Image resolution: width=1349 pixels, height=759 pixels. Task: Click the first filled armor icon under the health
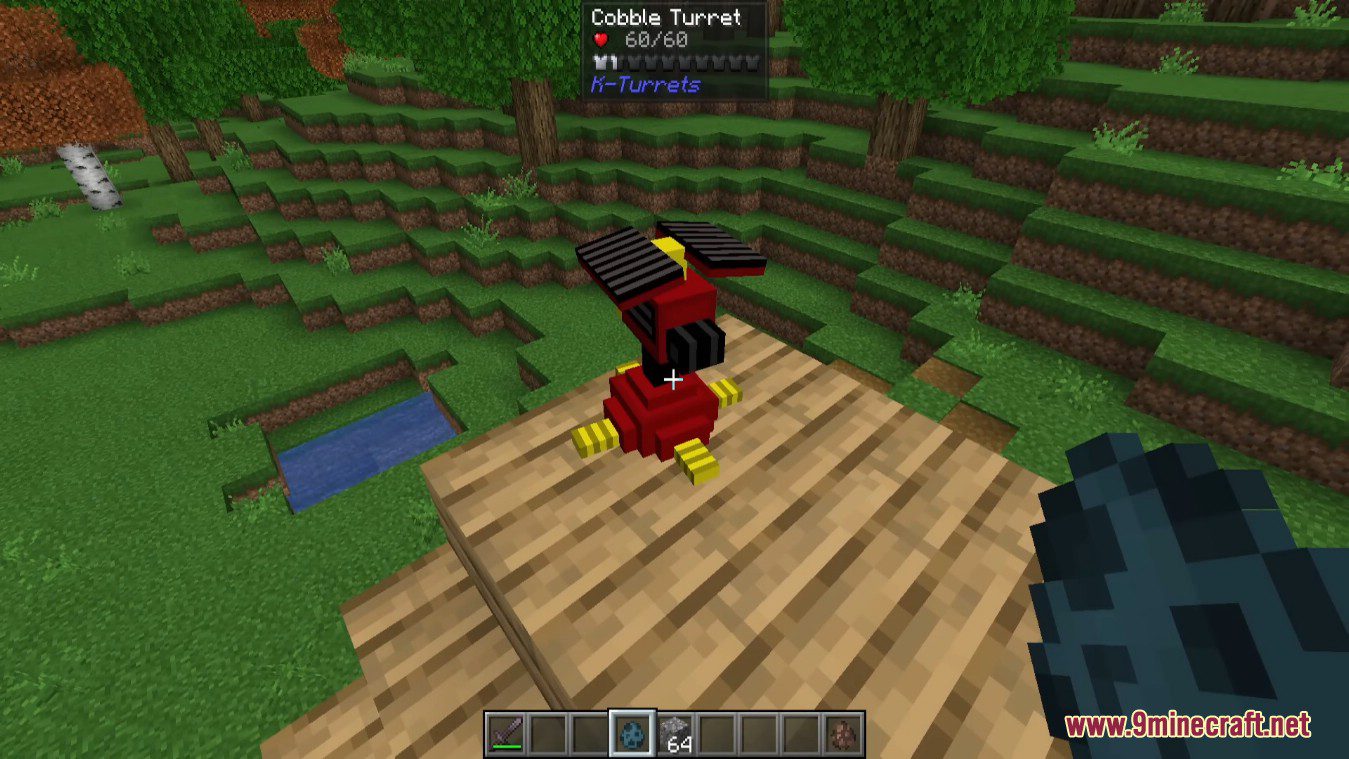click(x=601, y=62)
